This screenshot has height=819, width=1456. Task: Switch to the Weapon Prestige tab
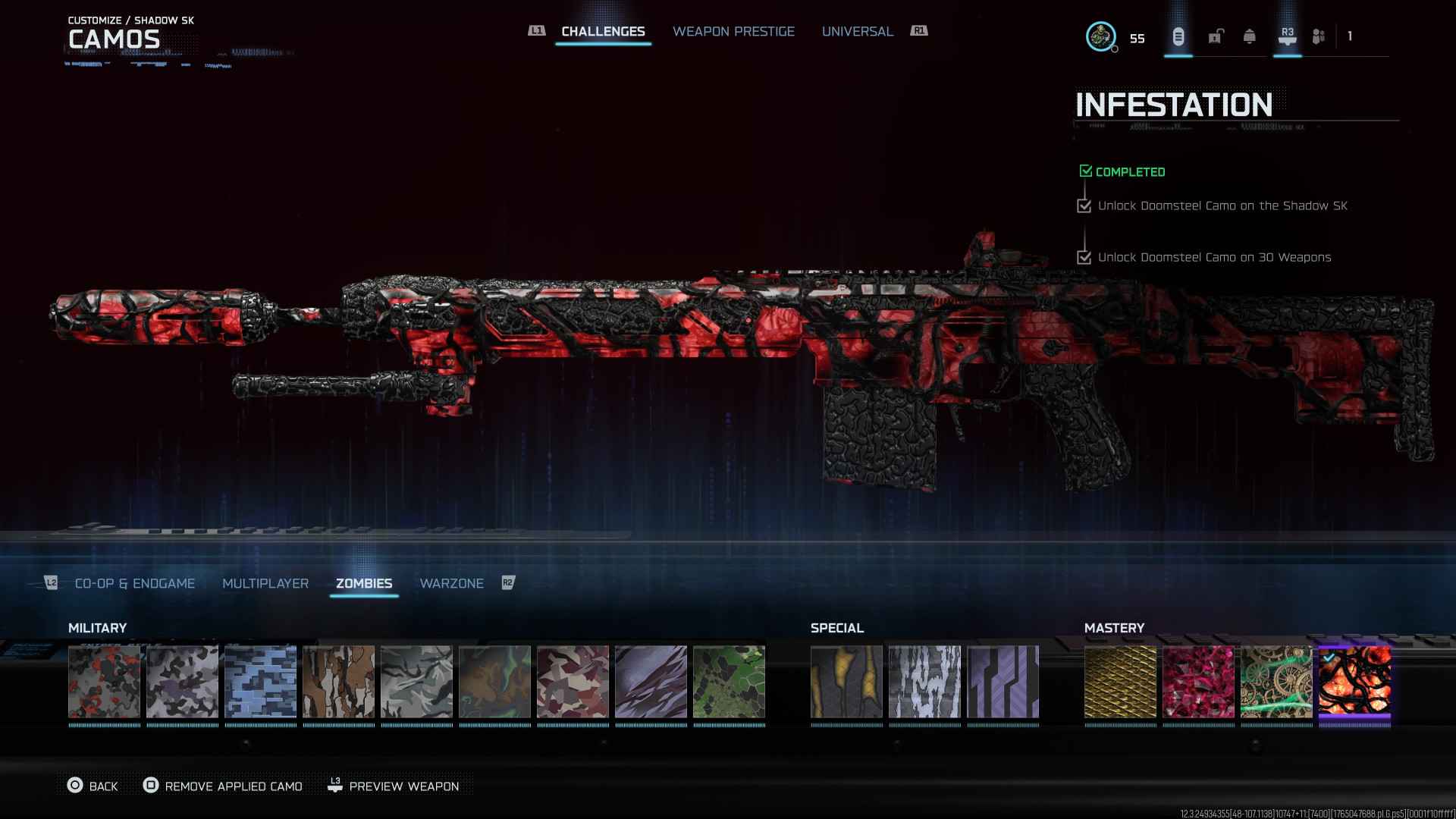[733, 31]
